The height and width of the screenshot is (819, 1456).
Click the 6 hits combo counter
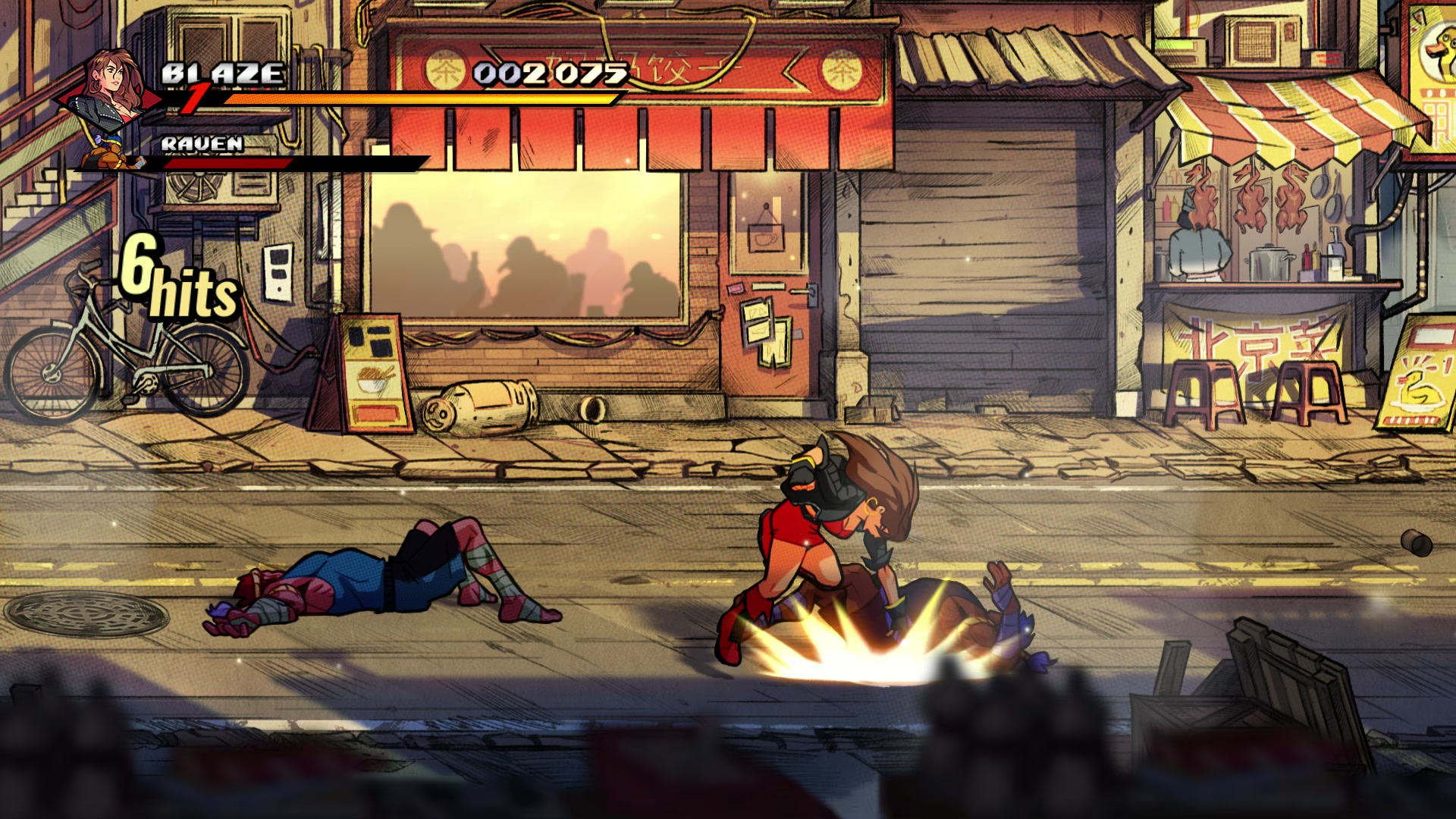(174, 281)
